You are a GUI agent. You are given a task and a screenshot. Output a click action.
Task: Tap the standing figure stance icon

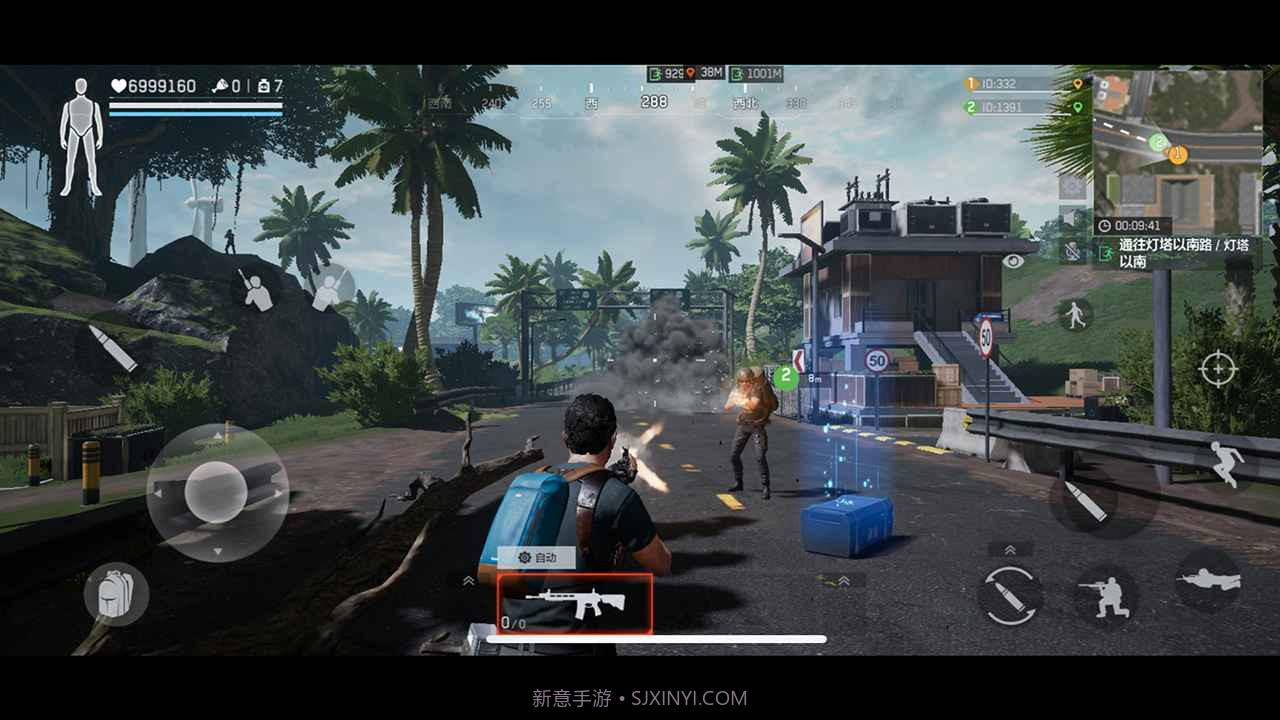1079,318
